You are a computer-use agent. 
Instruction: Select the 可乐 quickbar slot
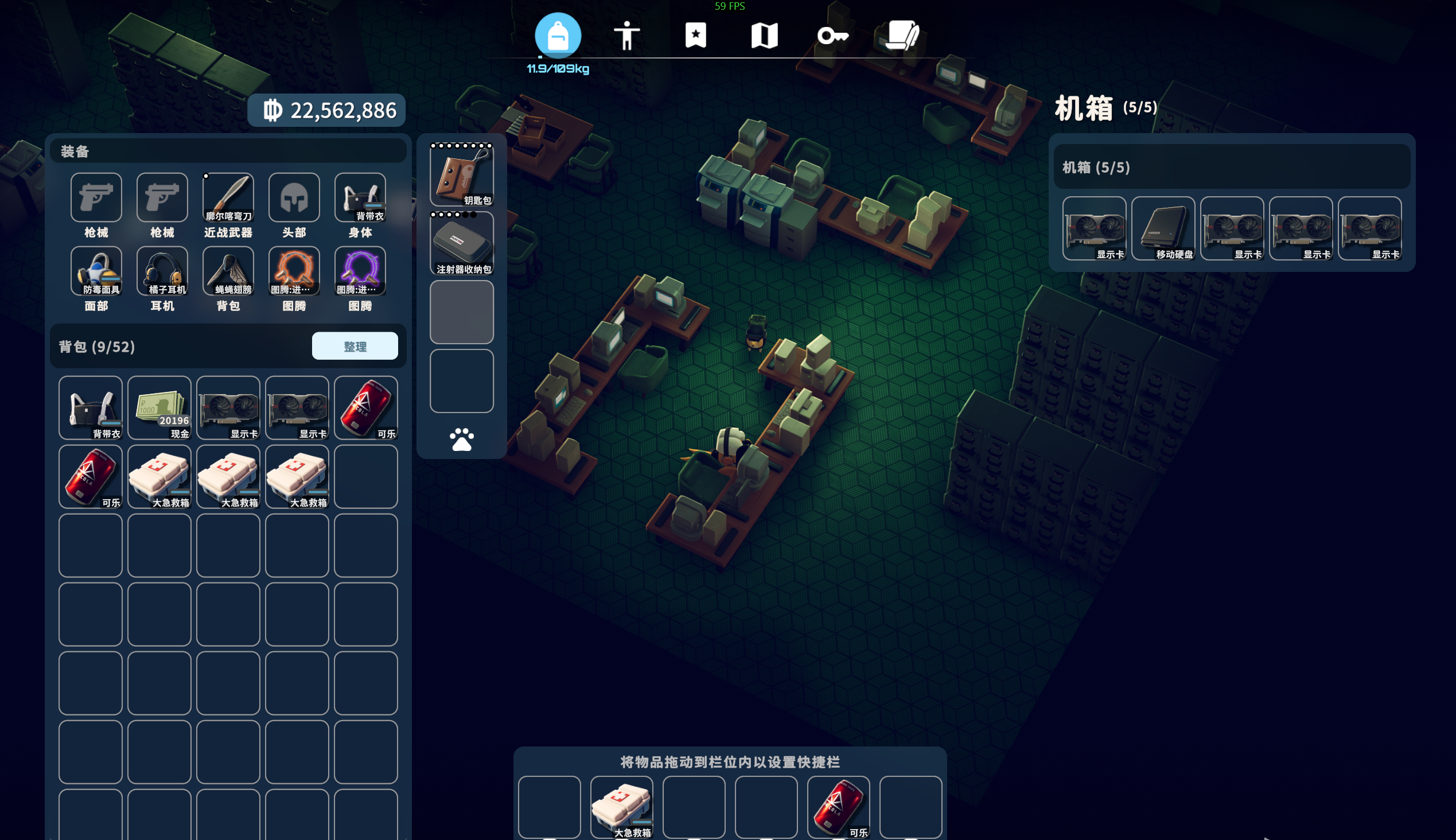coord(838,807)
